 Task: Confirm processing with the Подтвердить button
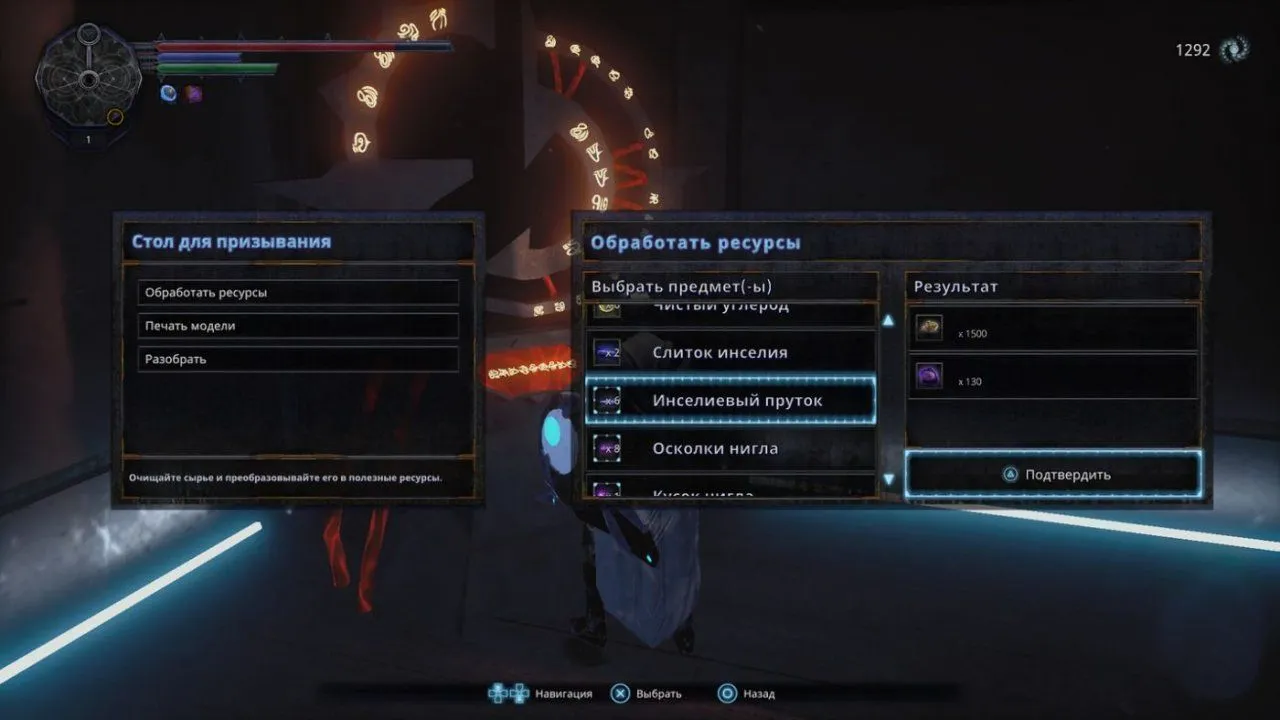(x=1055, y=474)
